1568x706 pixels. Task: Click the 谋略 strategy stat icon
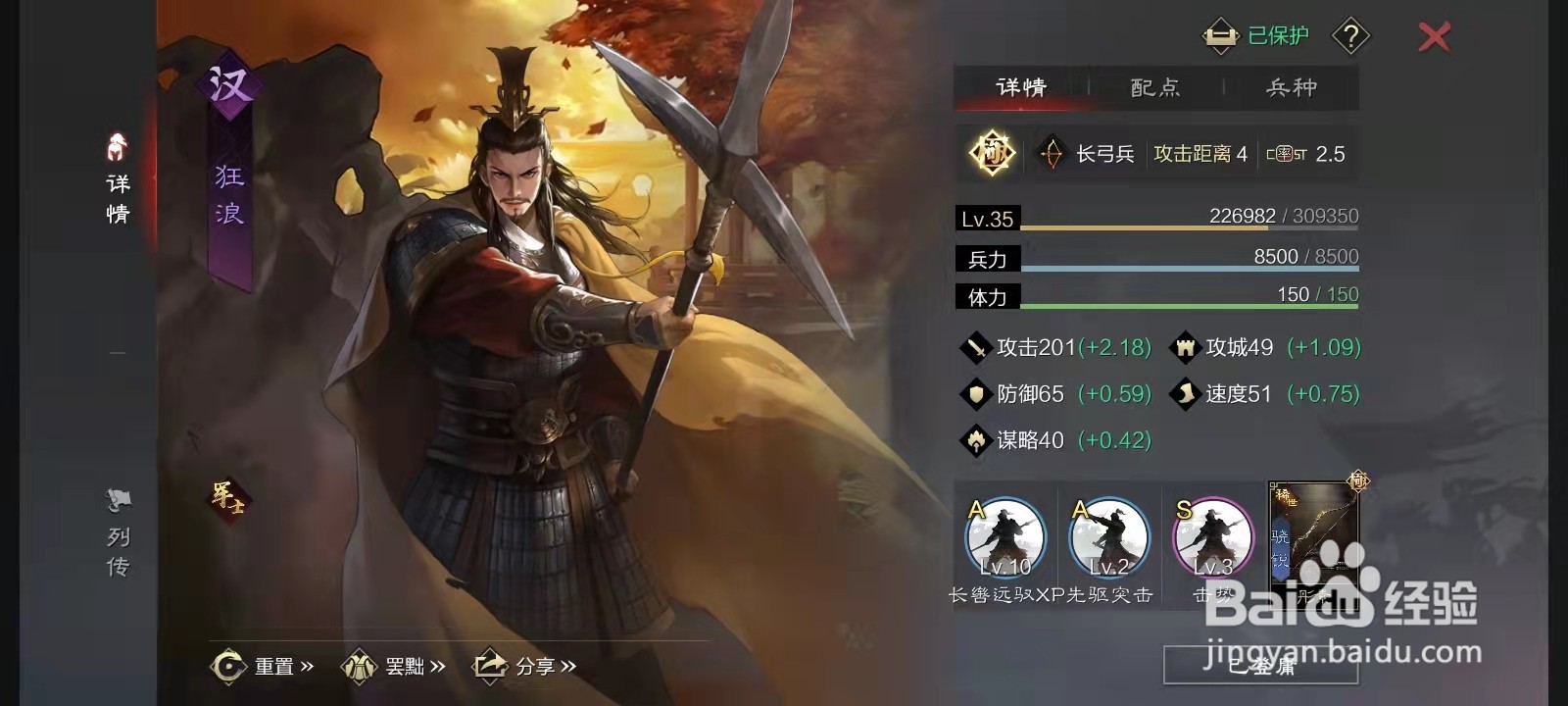tap(973, 440)
